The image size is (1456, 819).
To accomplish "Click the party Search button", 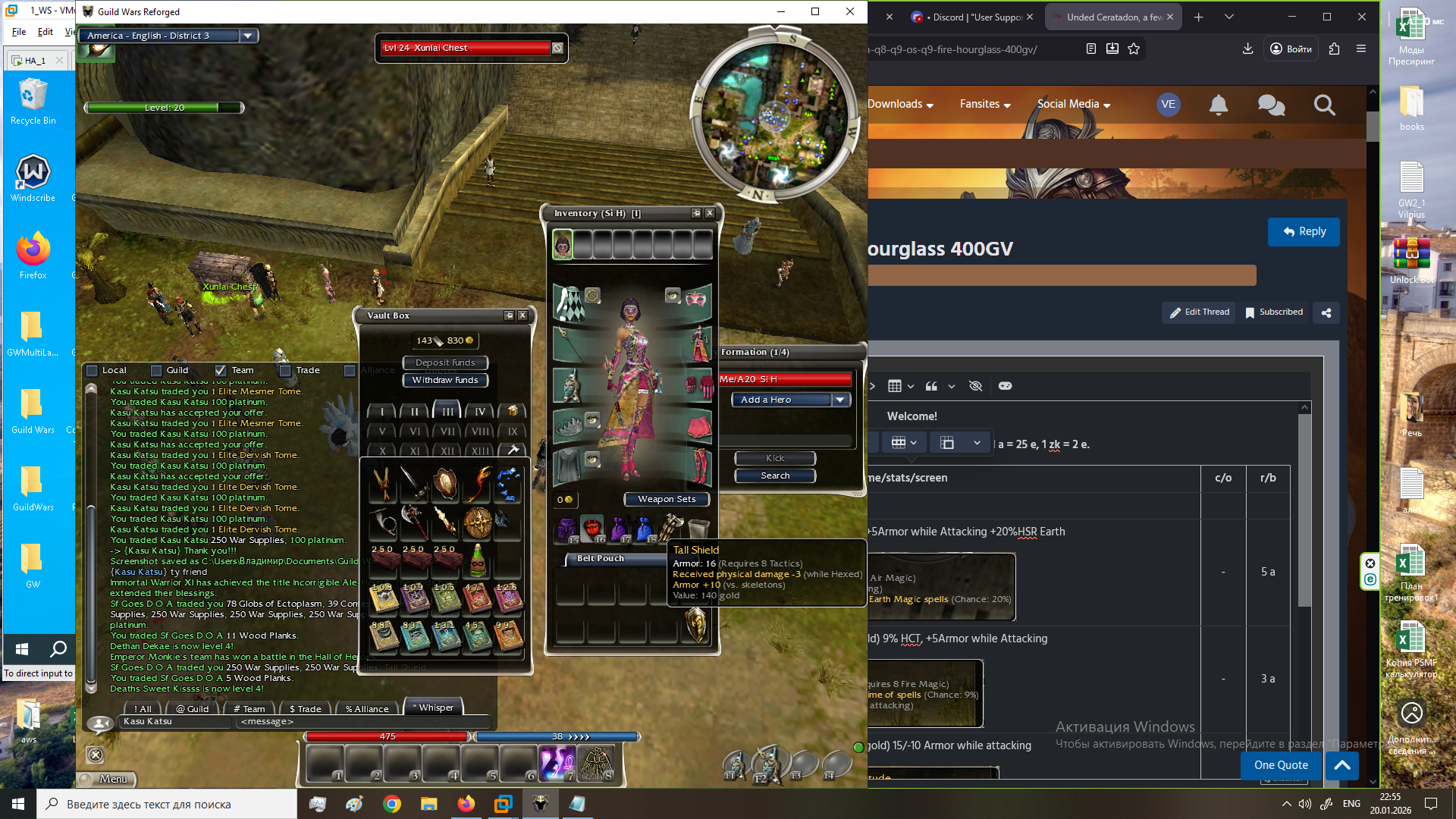I will coord(775,475).
